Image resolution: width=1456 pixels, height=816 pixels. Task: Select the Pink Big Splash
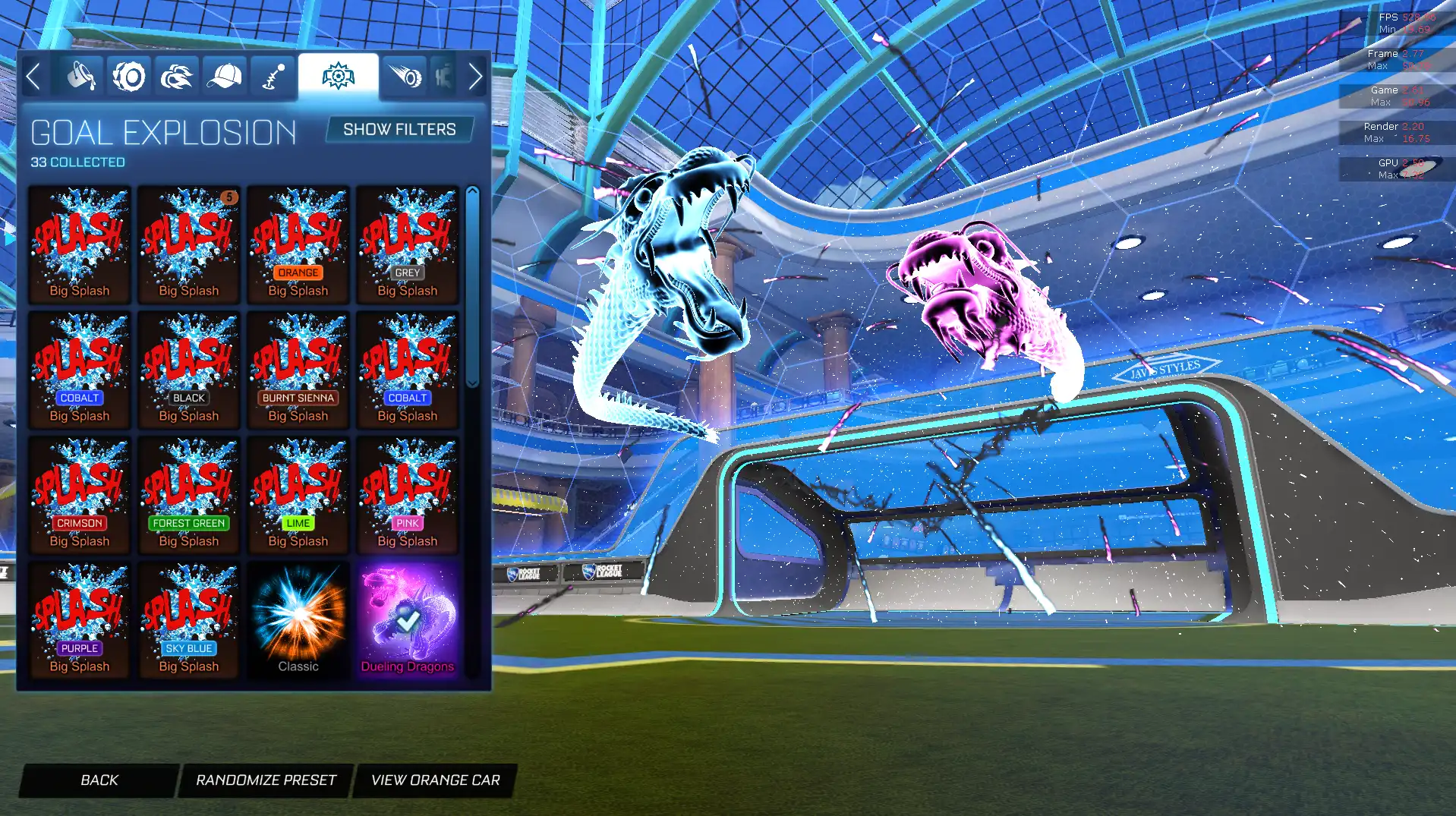click(408, 496)
